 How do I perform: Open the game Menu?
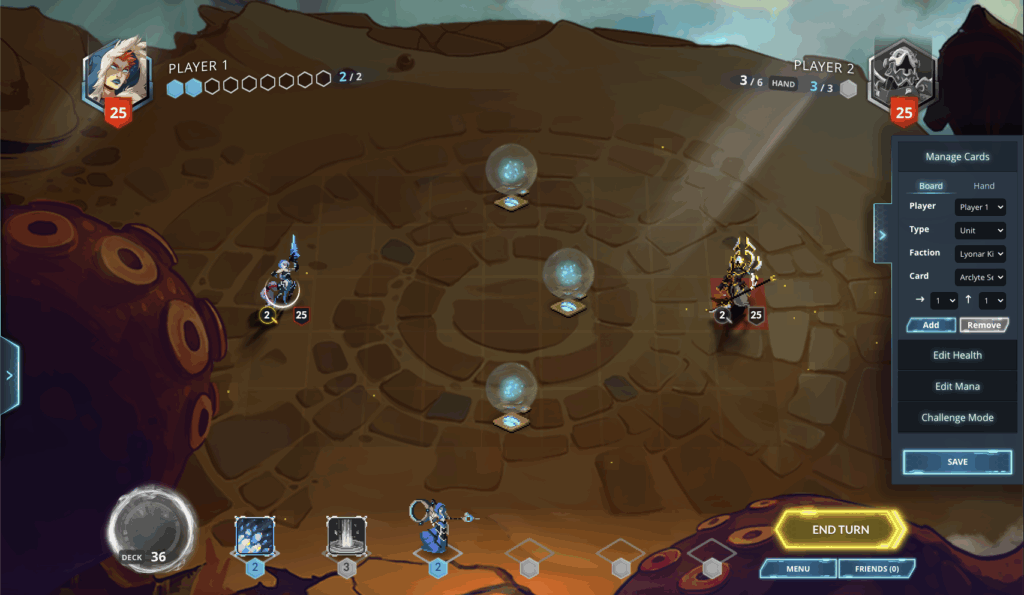coord(798,569)
